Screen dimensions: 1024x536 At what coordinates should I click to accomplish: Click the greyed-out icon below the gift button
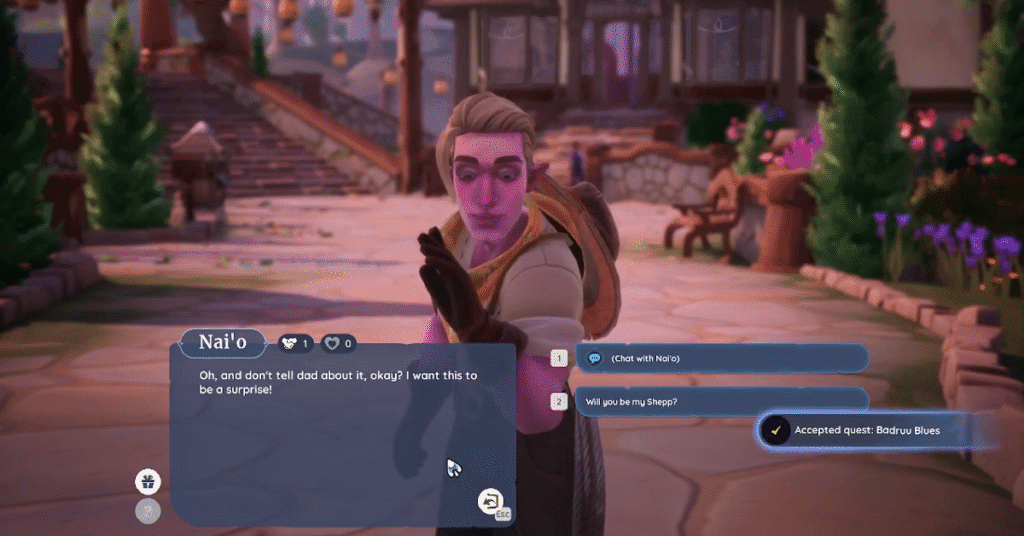click(x=148, y=511)
